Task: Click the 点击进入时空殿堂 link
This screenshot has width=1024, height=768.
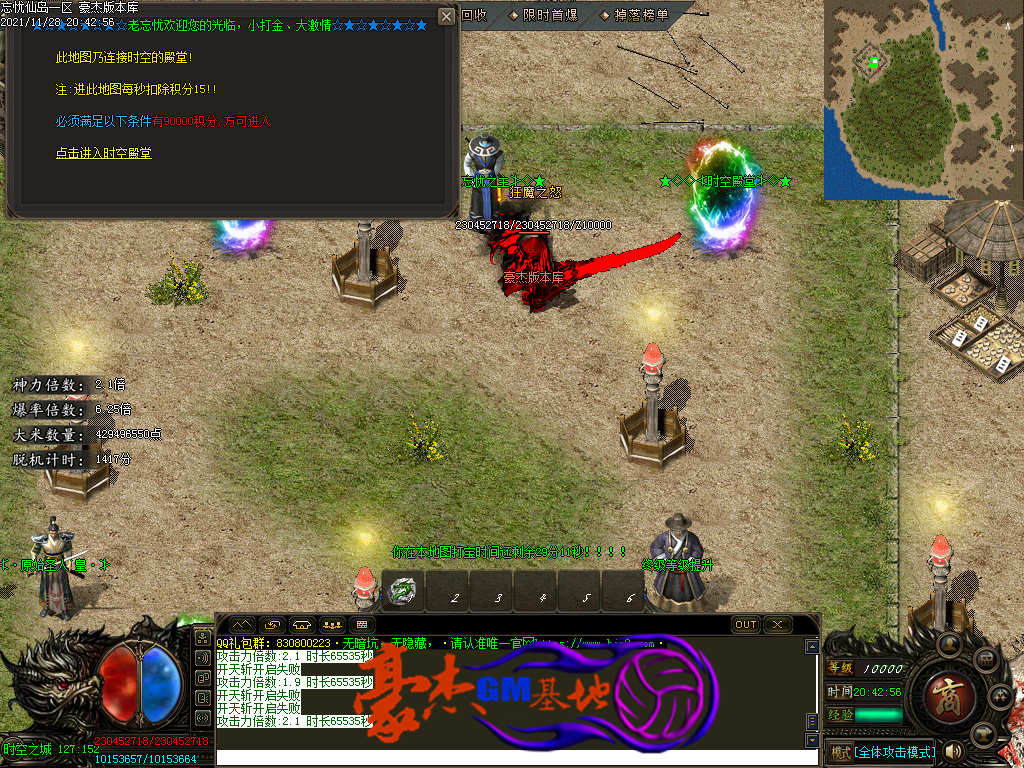Action: pyautogui.click(x=104, y=154)
